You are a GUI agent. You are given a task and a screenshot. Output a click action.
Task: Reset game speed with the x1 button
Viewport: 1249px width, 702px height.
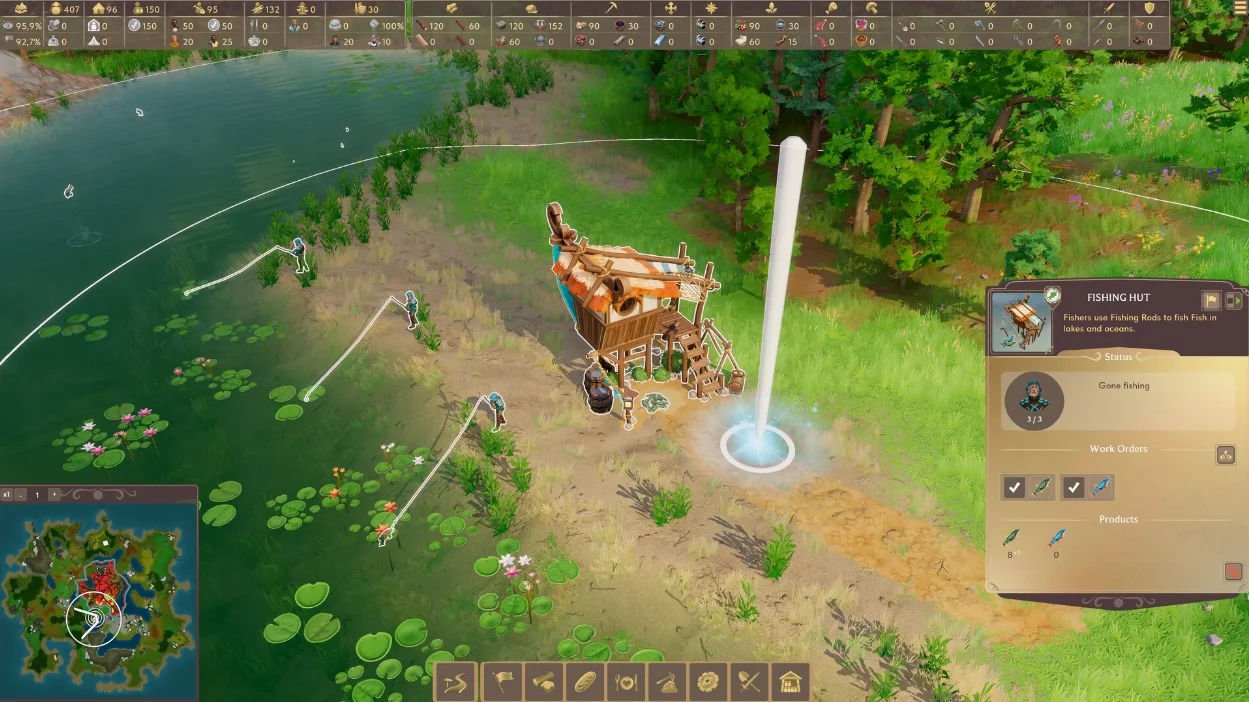coord(7,495)
